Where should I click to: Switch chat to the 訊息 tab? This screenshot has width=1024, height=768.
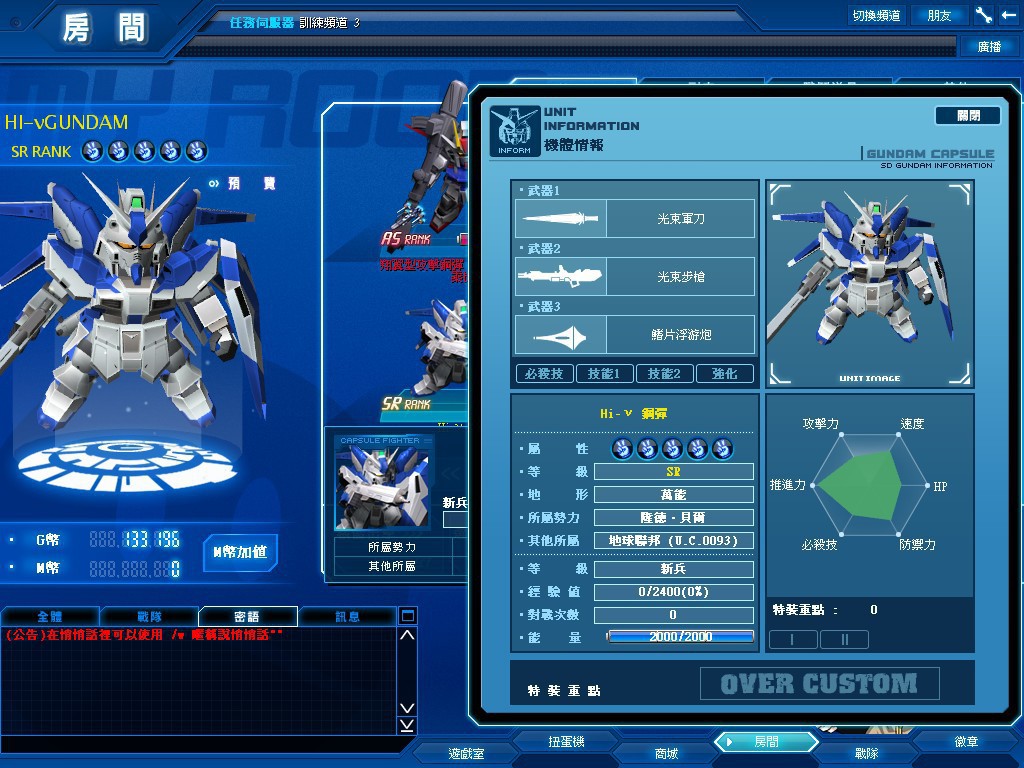point(347,617)
